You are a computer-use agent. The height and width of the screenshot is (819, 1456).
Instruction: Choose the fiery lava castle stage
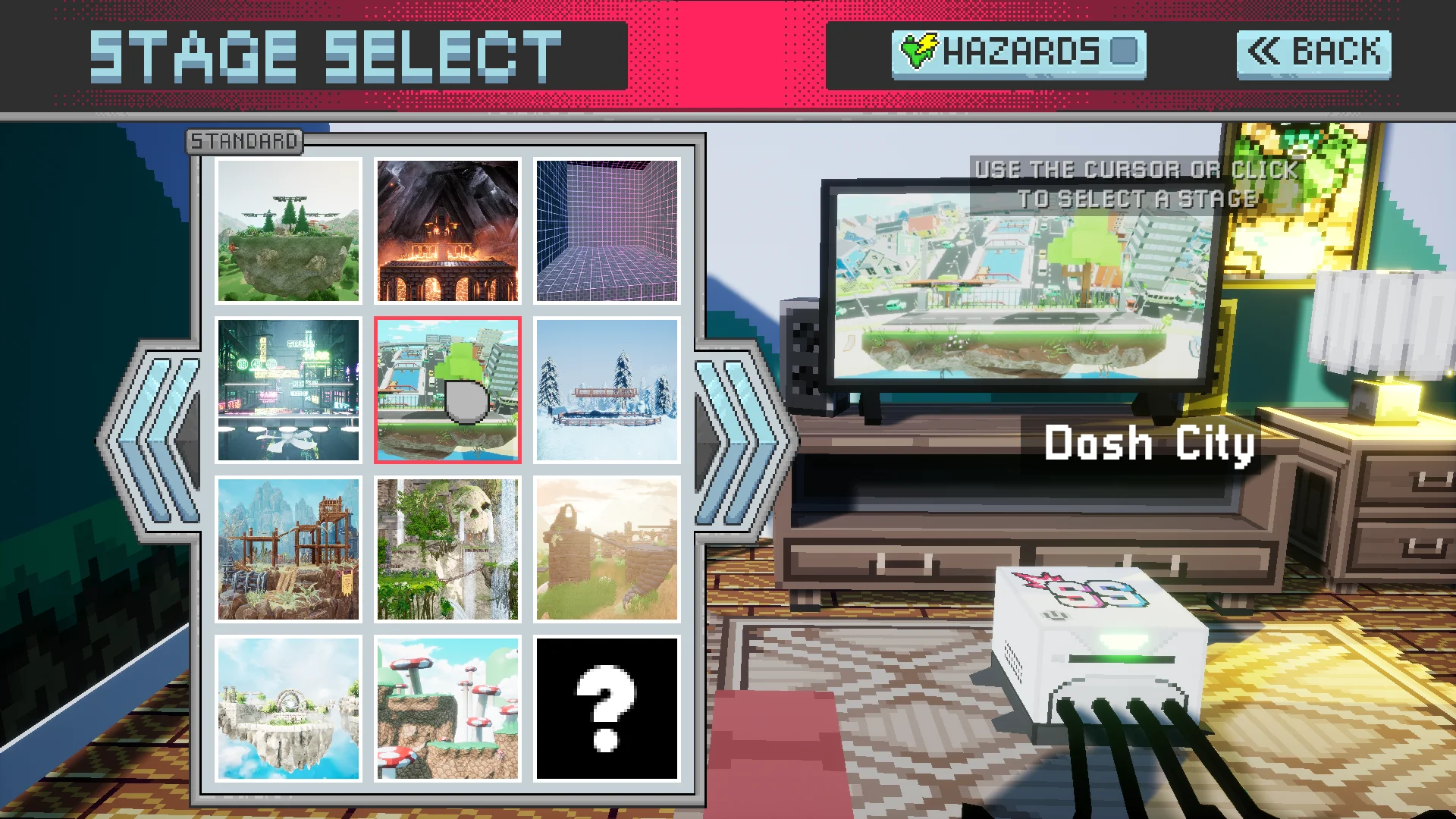point(447,228)
